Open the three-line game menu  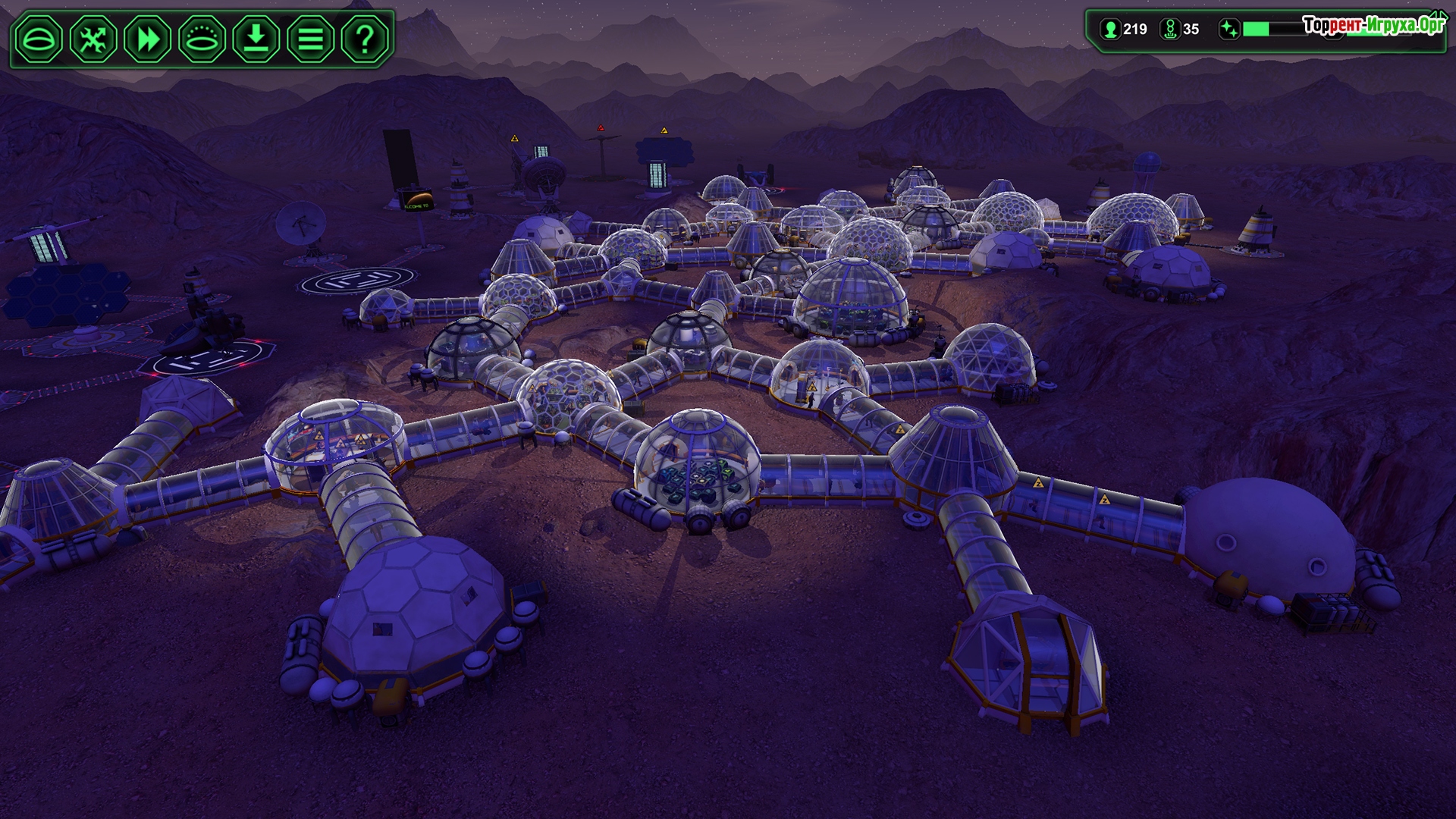(310, 39)
